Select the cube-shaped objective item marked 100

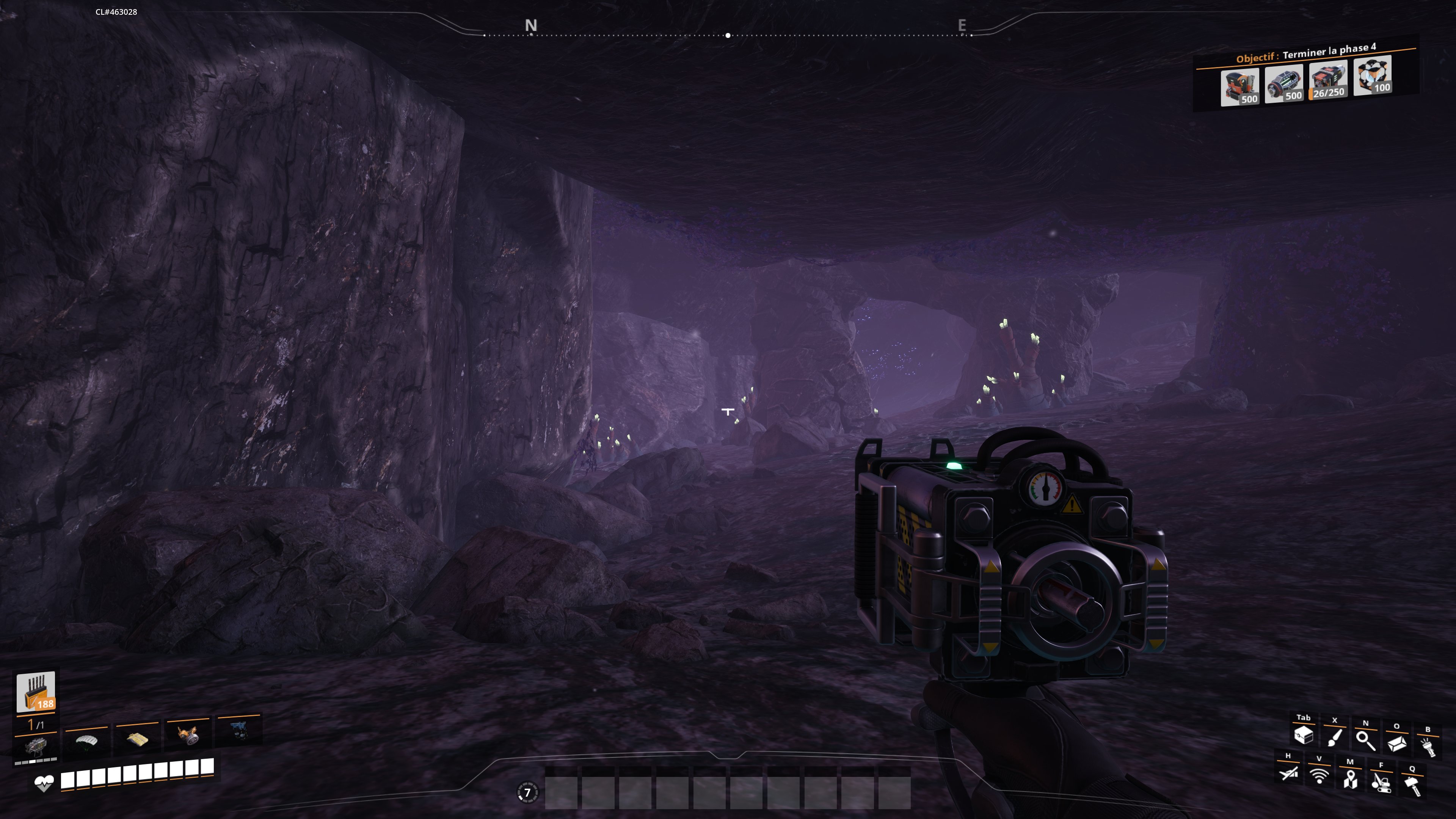pos(1372,76)
